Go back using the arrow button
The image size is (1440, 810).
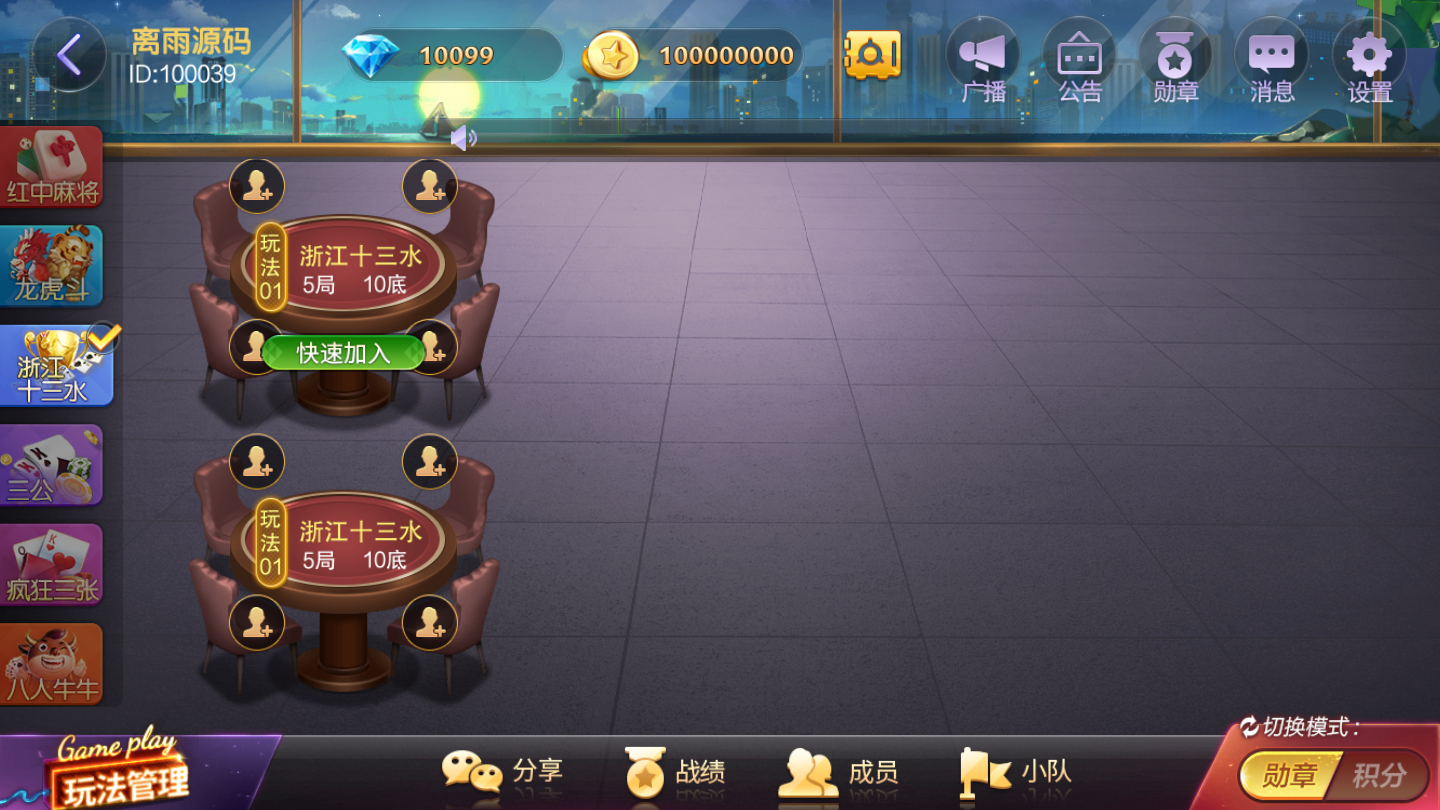point(69,55)
